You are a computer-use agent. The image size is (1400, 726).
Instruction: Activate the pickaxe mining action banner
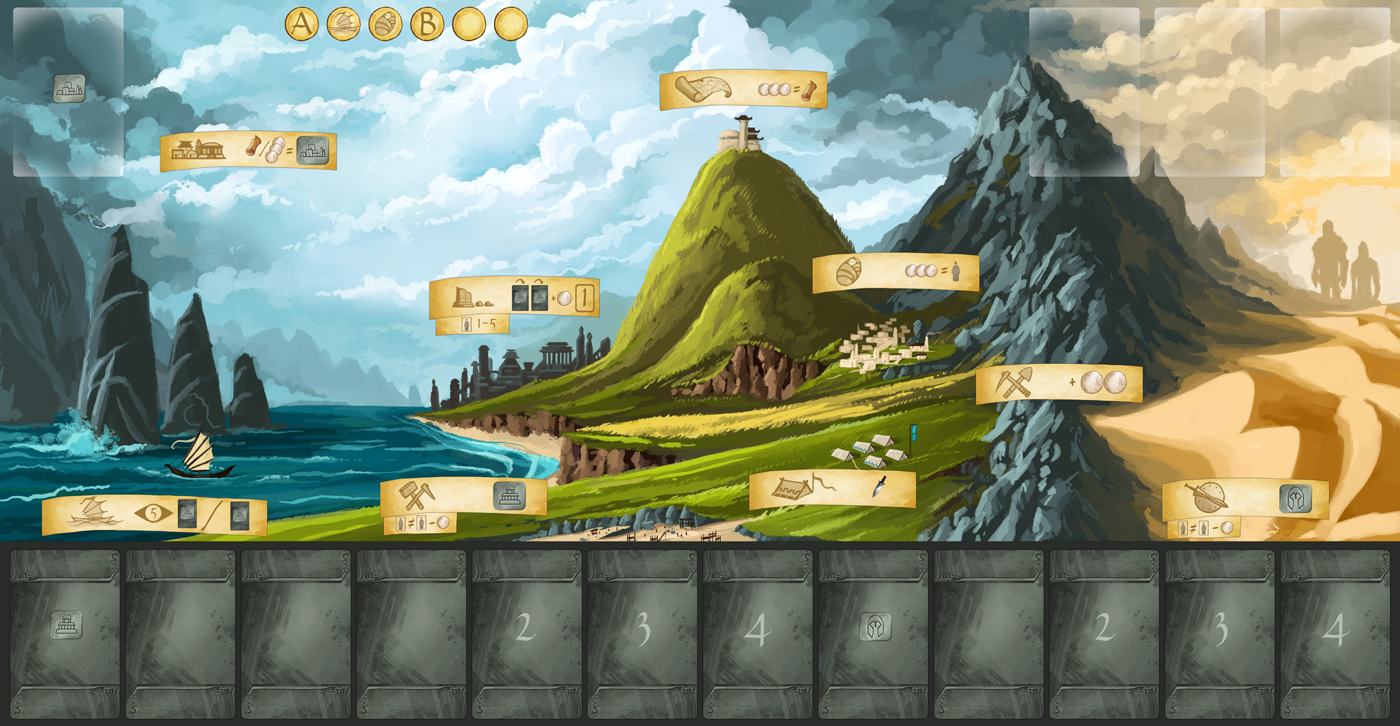click(1059, 383)
